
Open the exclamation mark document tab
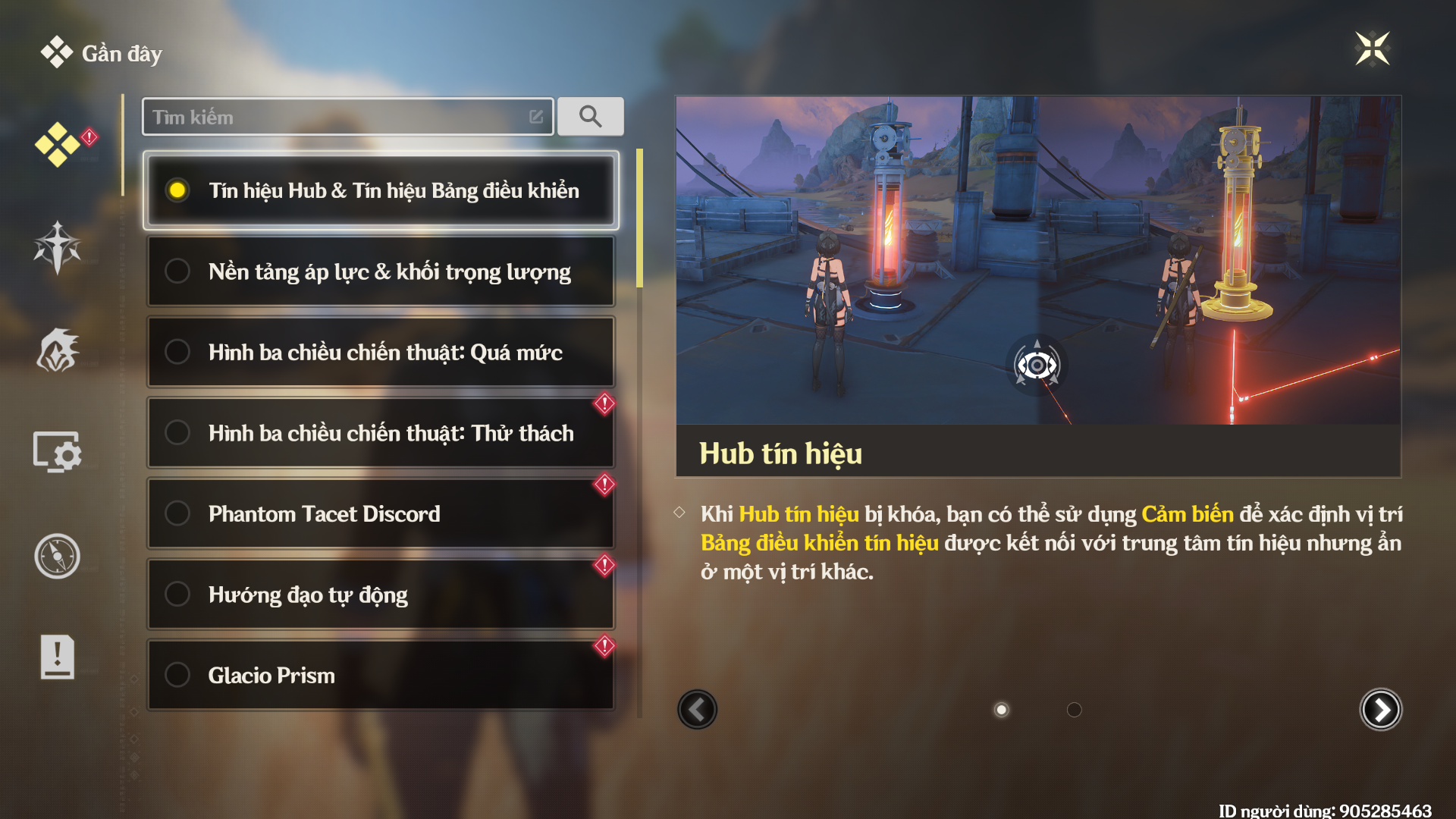click(x=58, y=657)
